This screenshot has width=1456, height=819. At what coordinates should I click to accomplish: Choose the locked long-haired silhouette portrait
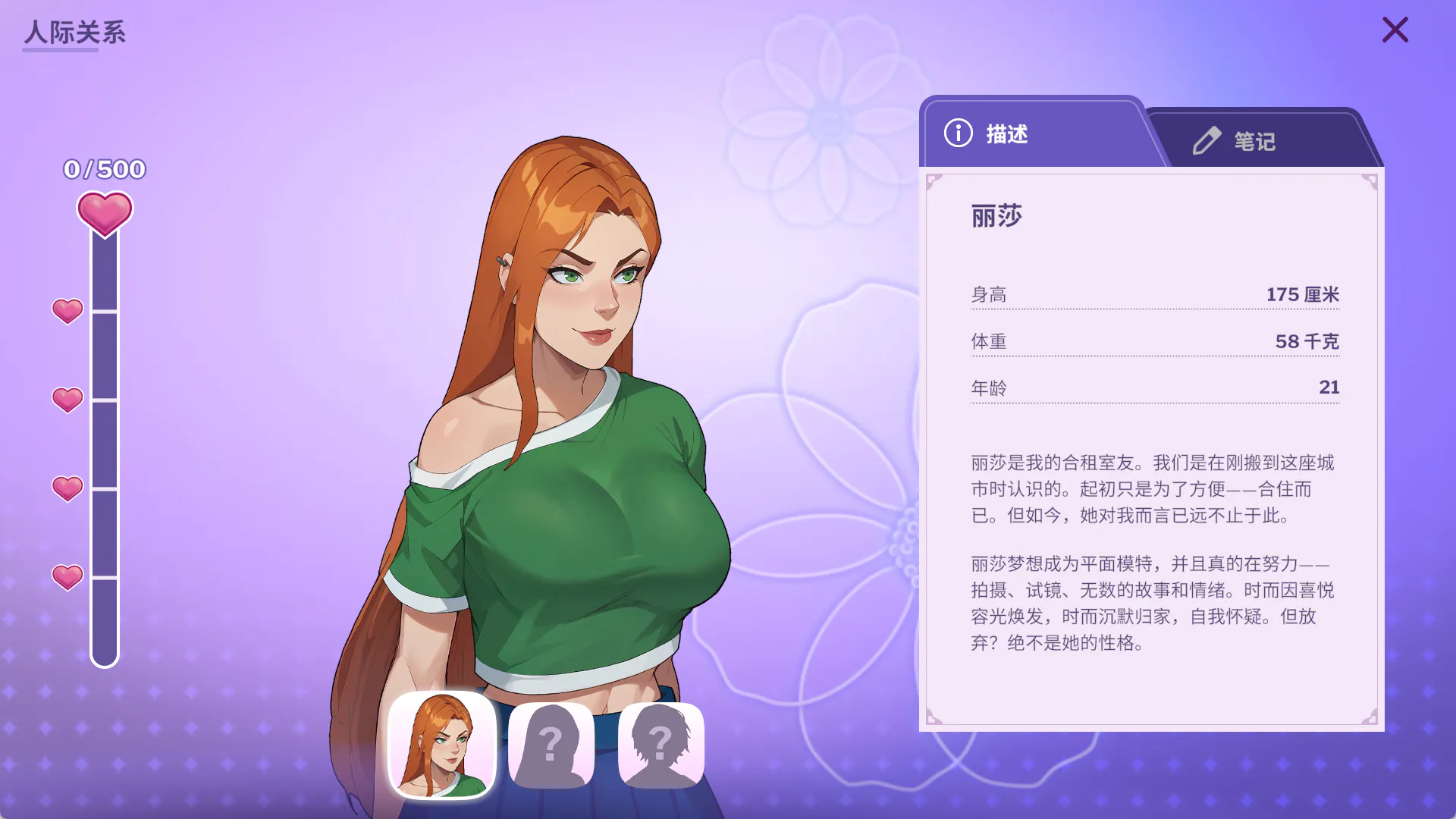click(551, 745)
